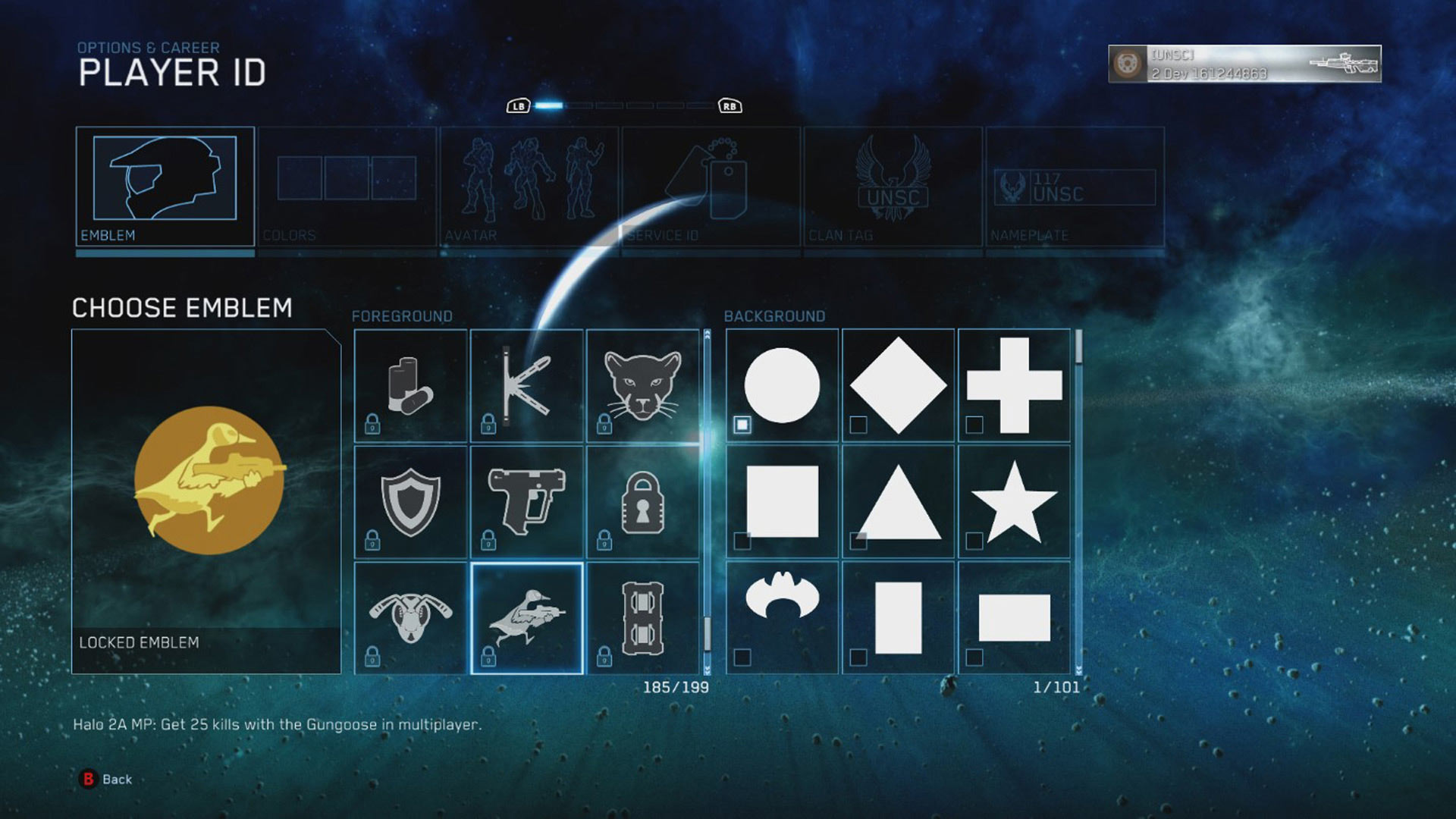
Task: Switch to the Avatar tab
Action: pyautogui.click(x=529, y=186)
